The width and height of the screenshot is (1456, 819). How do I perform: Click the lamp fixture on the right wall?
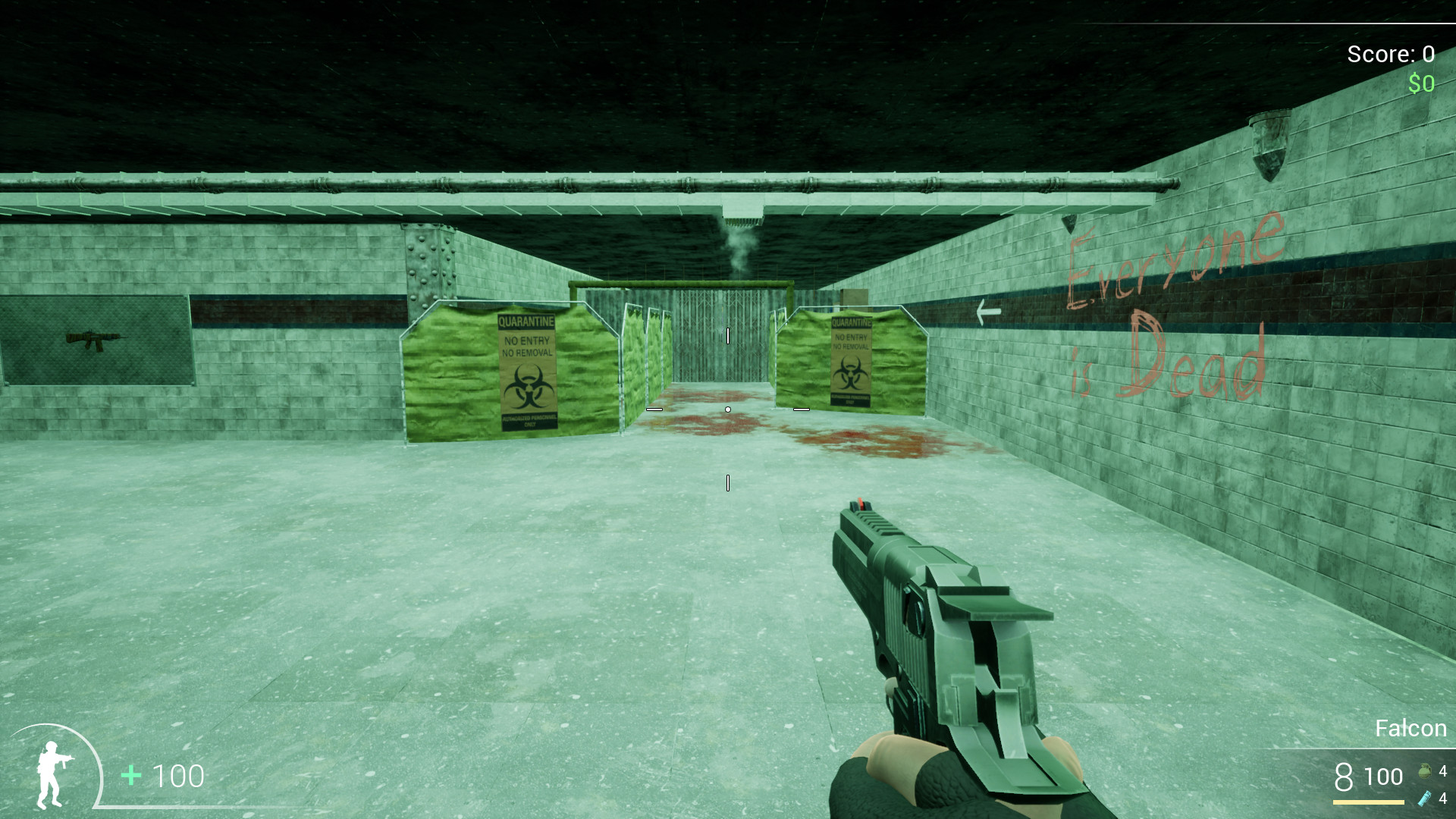[x=1268, y=140]
